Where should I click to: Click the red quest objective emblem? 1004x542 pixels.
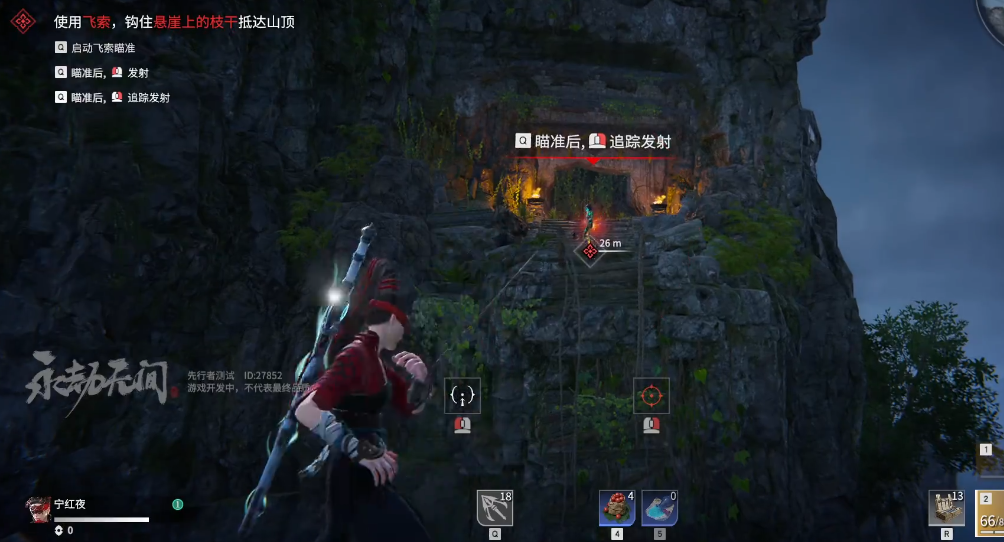pos(25,21)
